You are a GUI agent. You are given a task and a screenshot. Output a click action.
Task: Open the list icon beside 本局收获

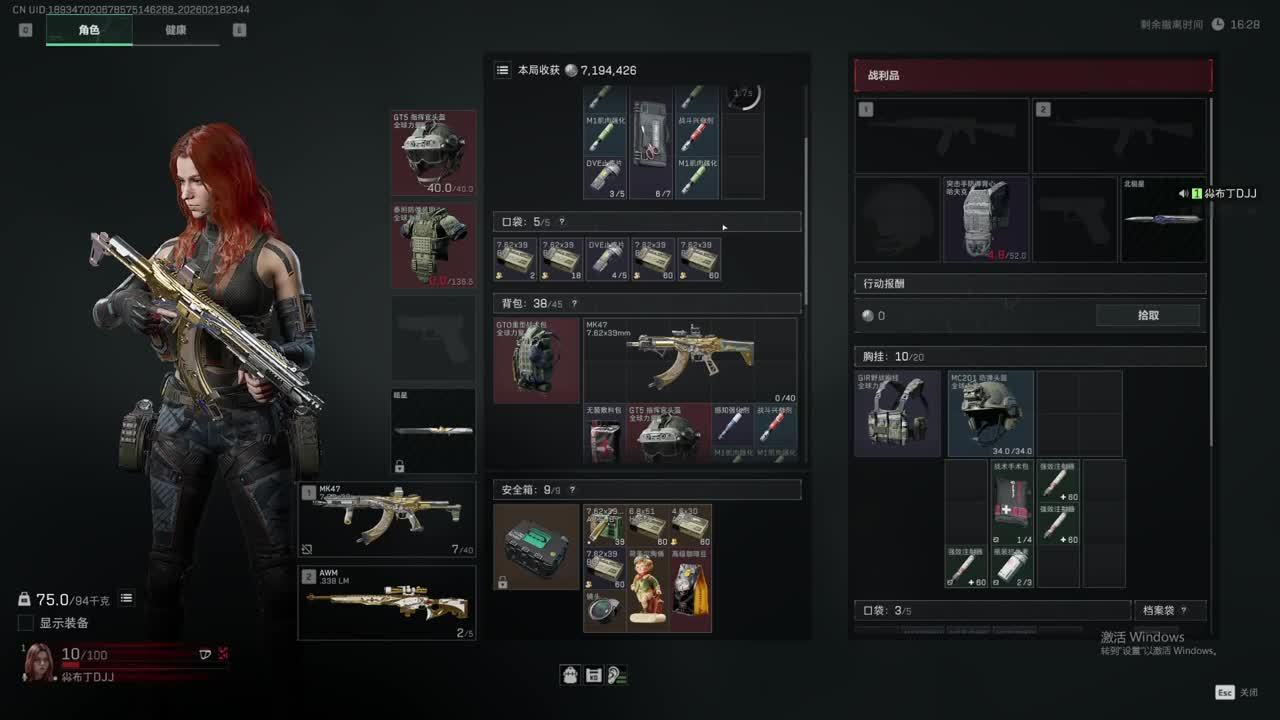[x=502, y=70]
